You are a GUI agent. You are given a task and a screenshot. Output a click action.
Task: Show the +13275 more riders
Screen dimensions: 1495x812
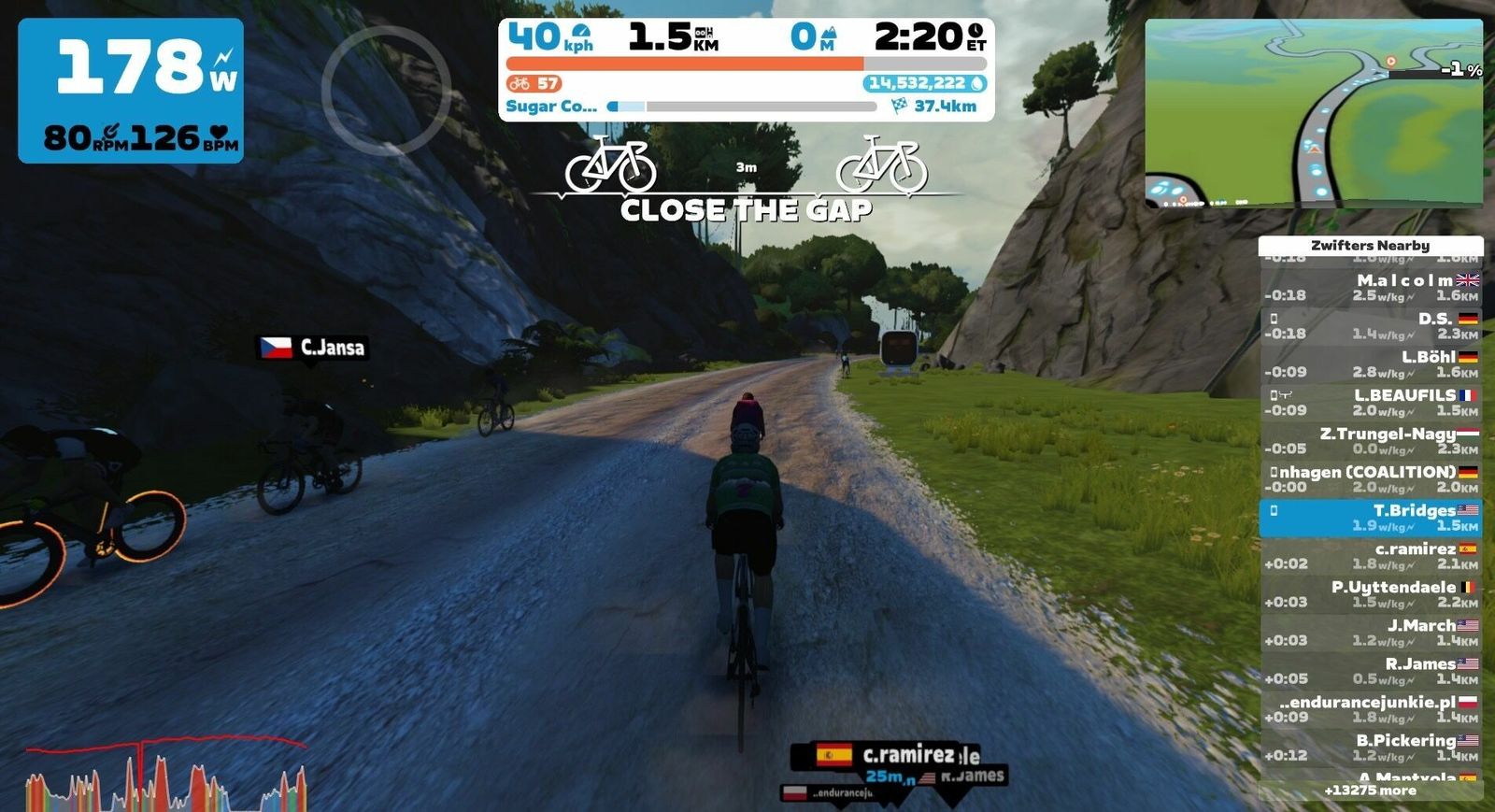(x=1370, y=791)
